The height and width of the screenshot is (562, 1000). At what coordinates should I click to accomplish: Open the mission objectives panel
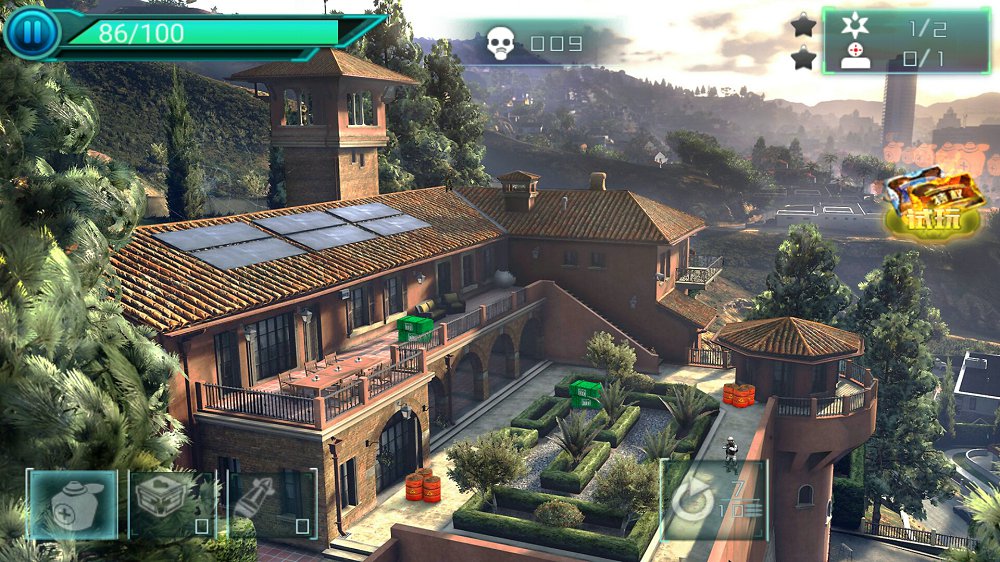tap(905, 41)
